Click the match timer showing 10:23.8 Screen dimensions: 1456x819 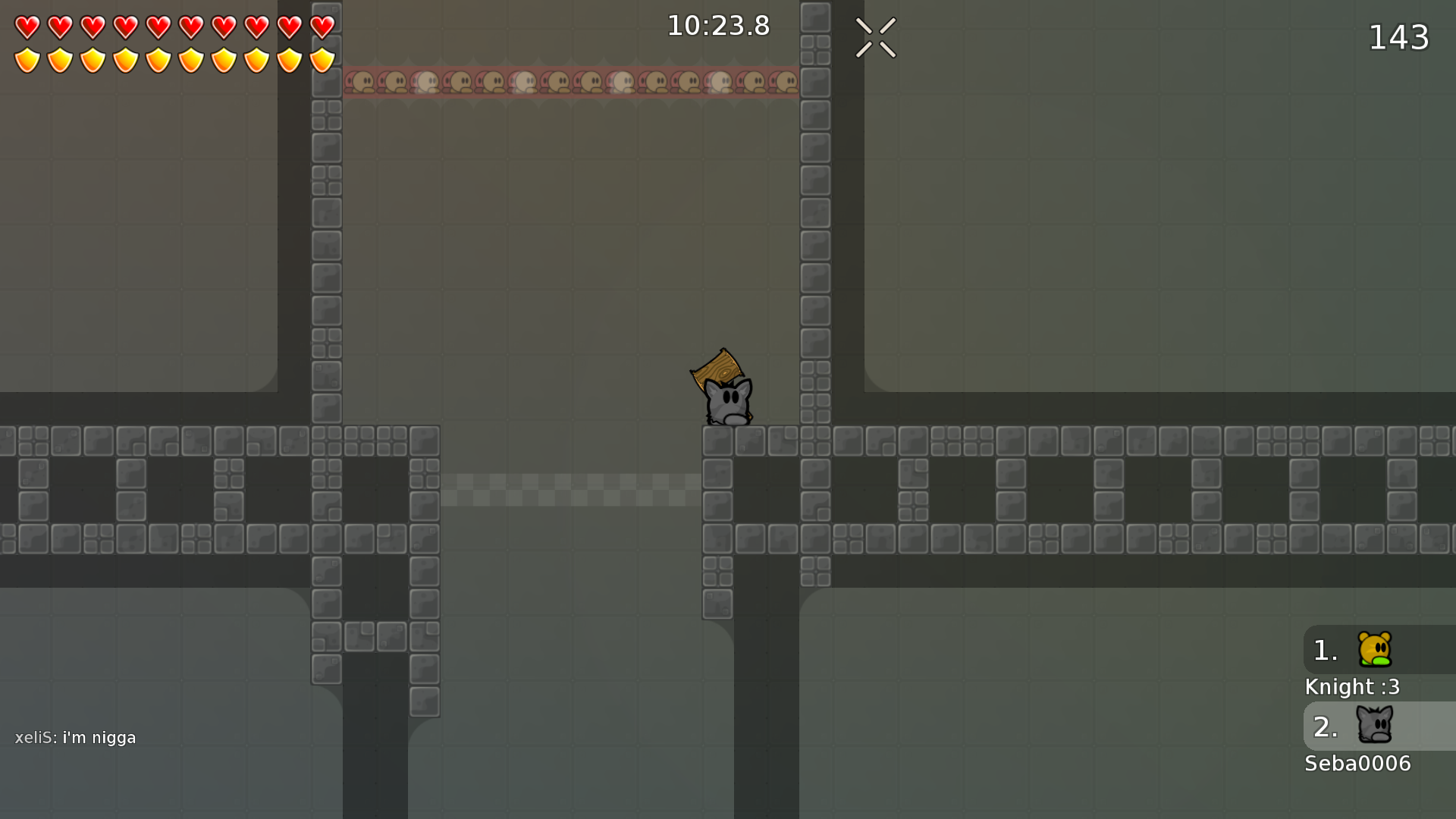point(717,25)
